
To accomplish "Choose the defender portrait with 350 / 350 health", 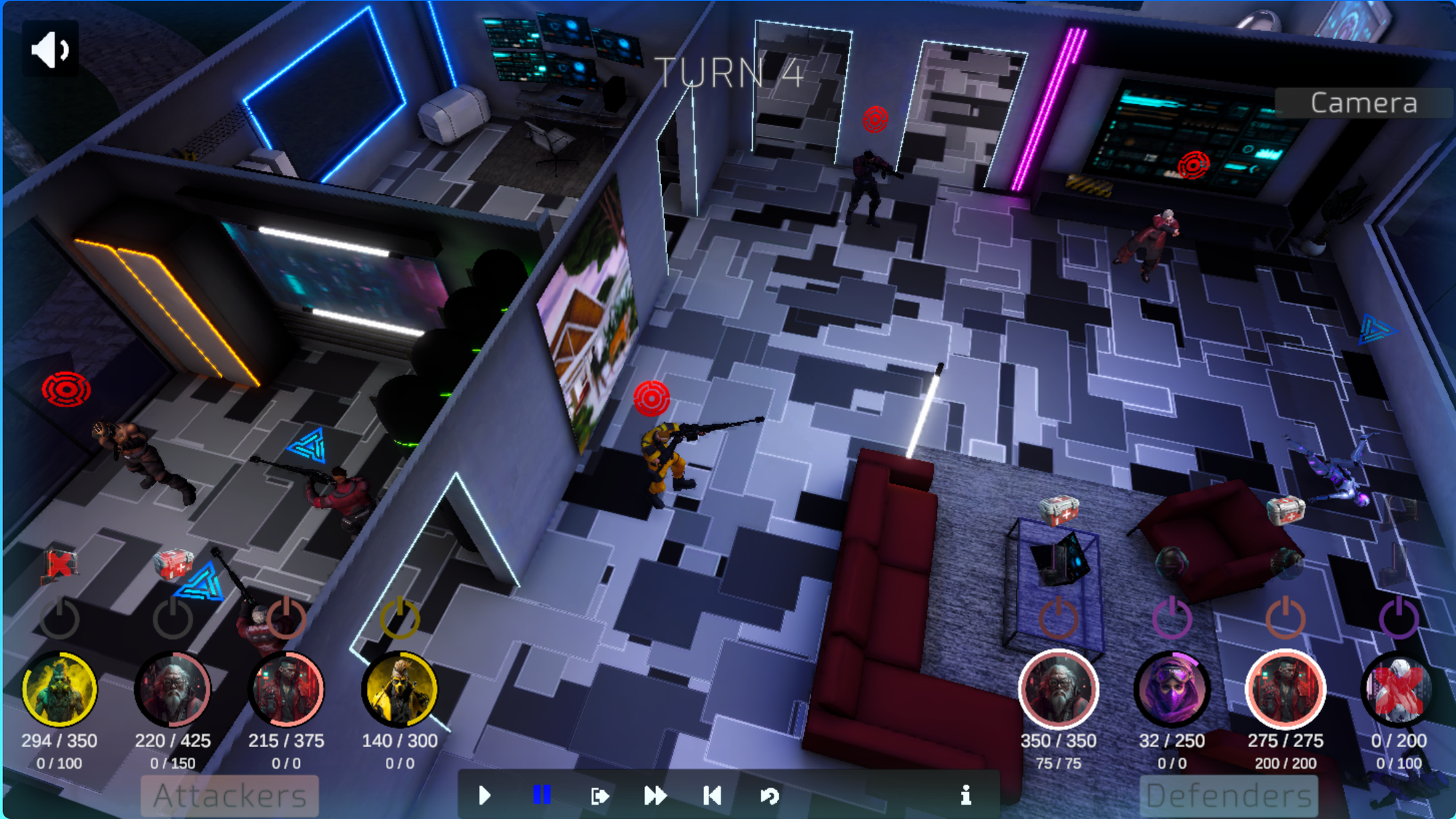I will (1059, 689).
